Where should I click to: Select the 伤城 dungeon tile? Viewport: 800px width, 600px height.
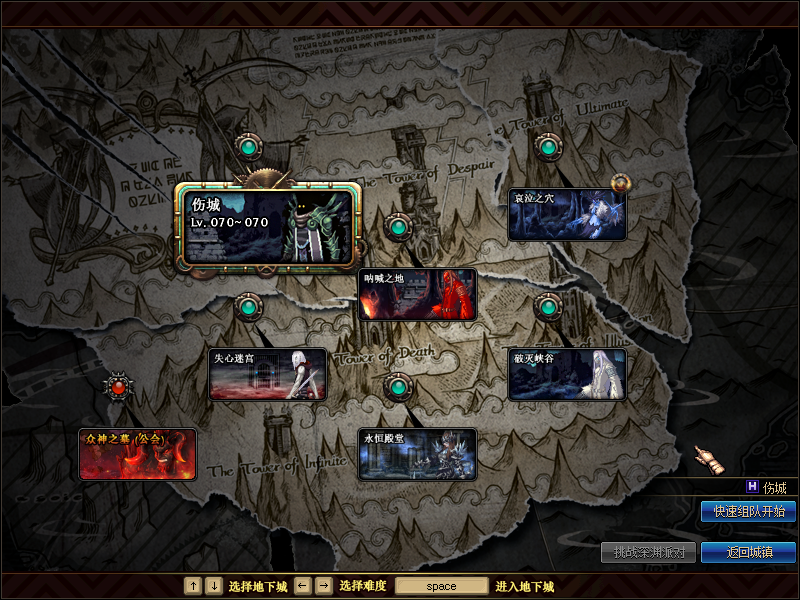coord(268,227)
